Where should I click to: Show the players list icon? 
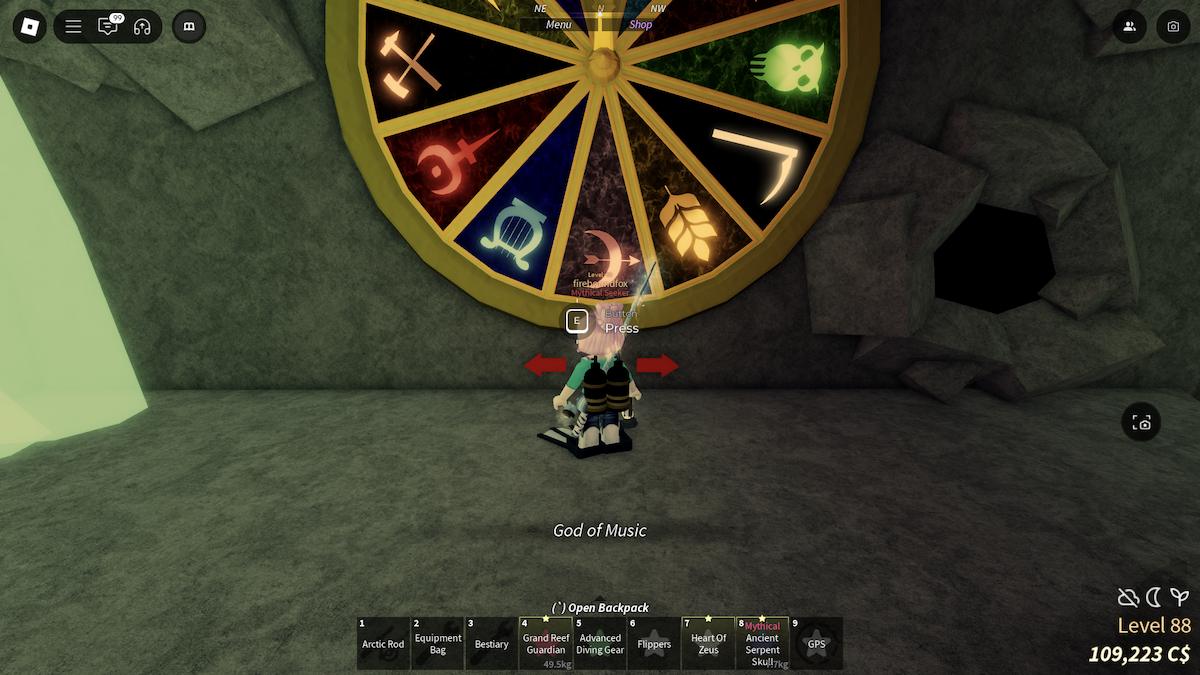pyautogui.click(x=1130, y=27)
